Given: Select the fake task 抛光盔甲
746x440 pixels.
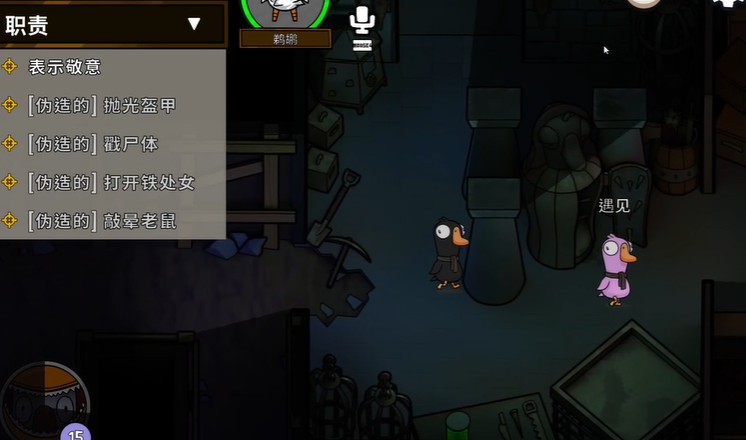Looking at the screenshot, I should click(x=102, y=105).
